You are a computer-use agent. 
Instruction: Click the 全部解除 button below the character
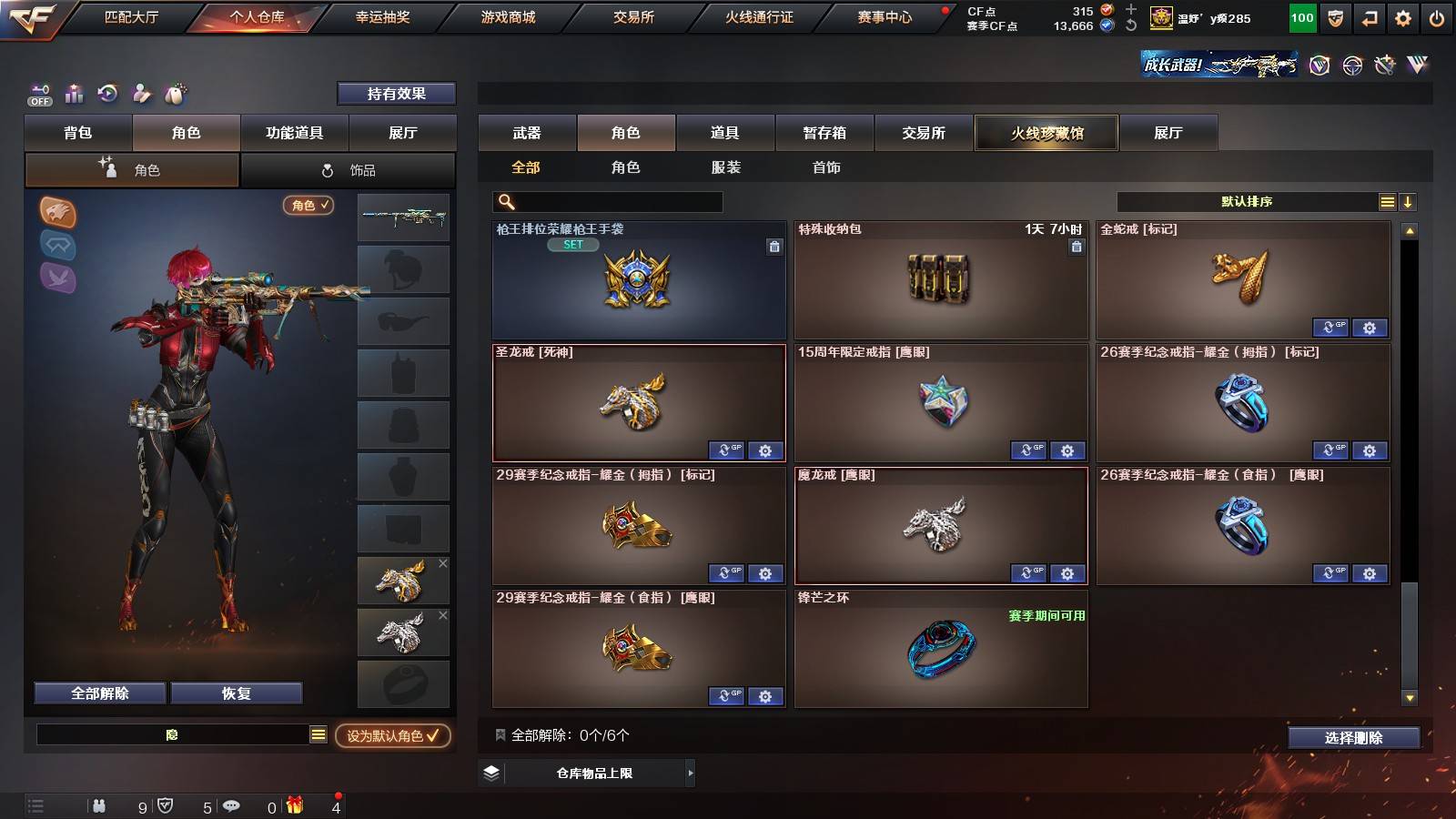pyautogui.click(x=98, y=693)
